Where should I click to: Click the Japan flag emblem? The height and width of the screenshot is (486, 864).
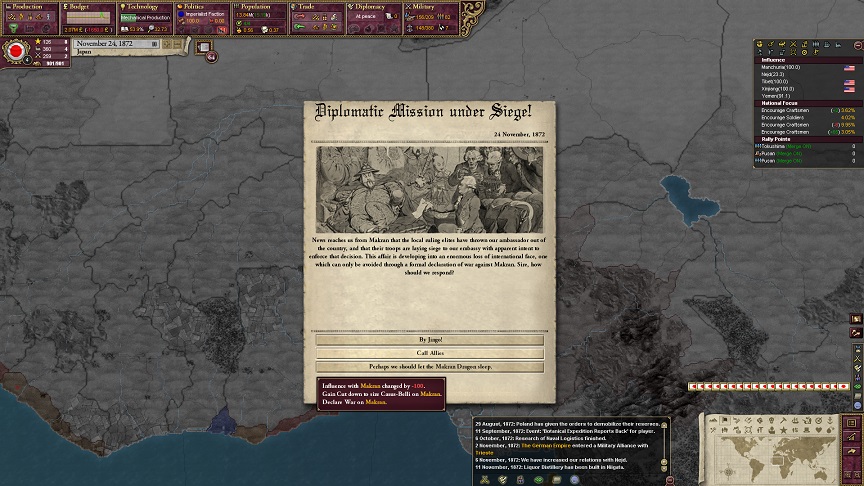click(x=16, y=51)
